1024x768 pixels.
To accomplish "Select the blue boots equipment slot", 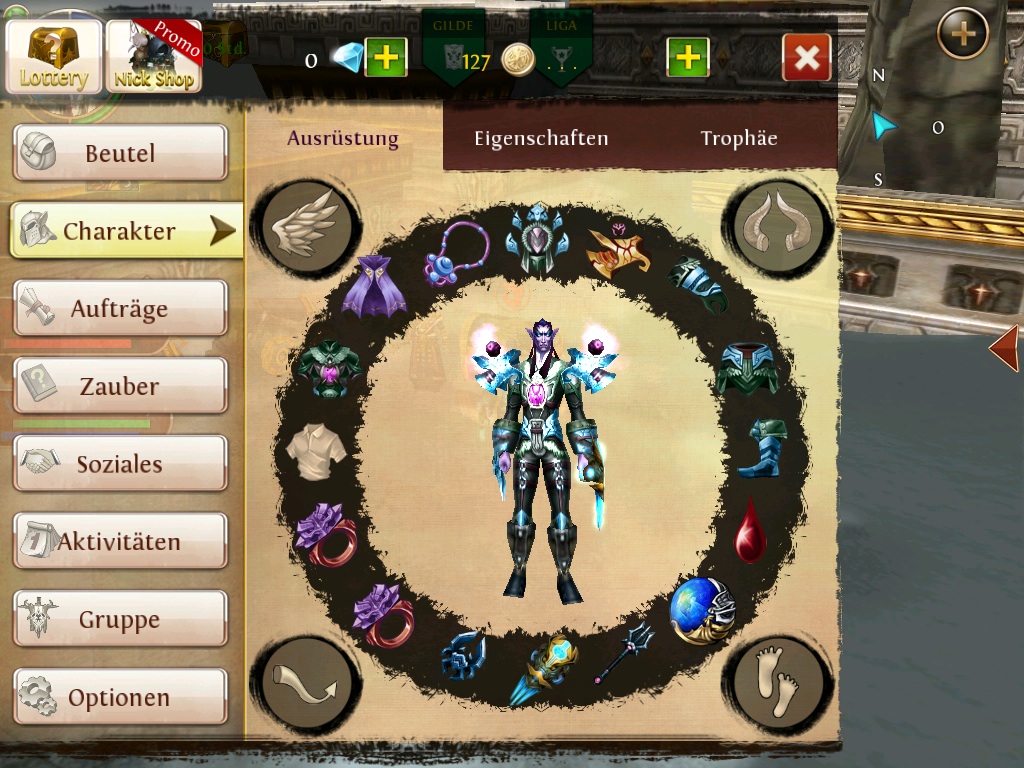I will pyautogui.click(x=763, y=449).
